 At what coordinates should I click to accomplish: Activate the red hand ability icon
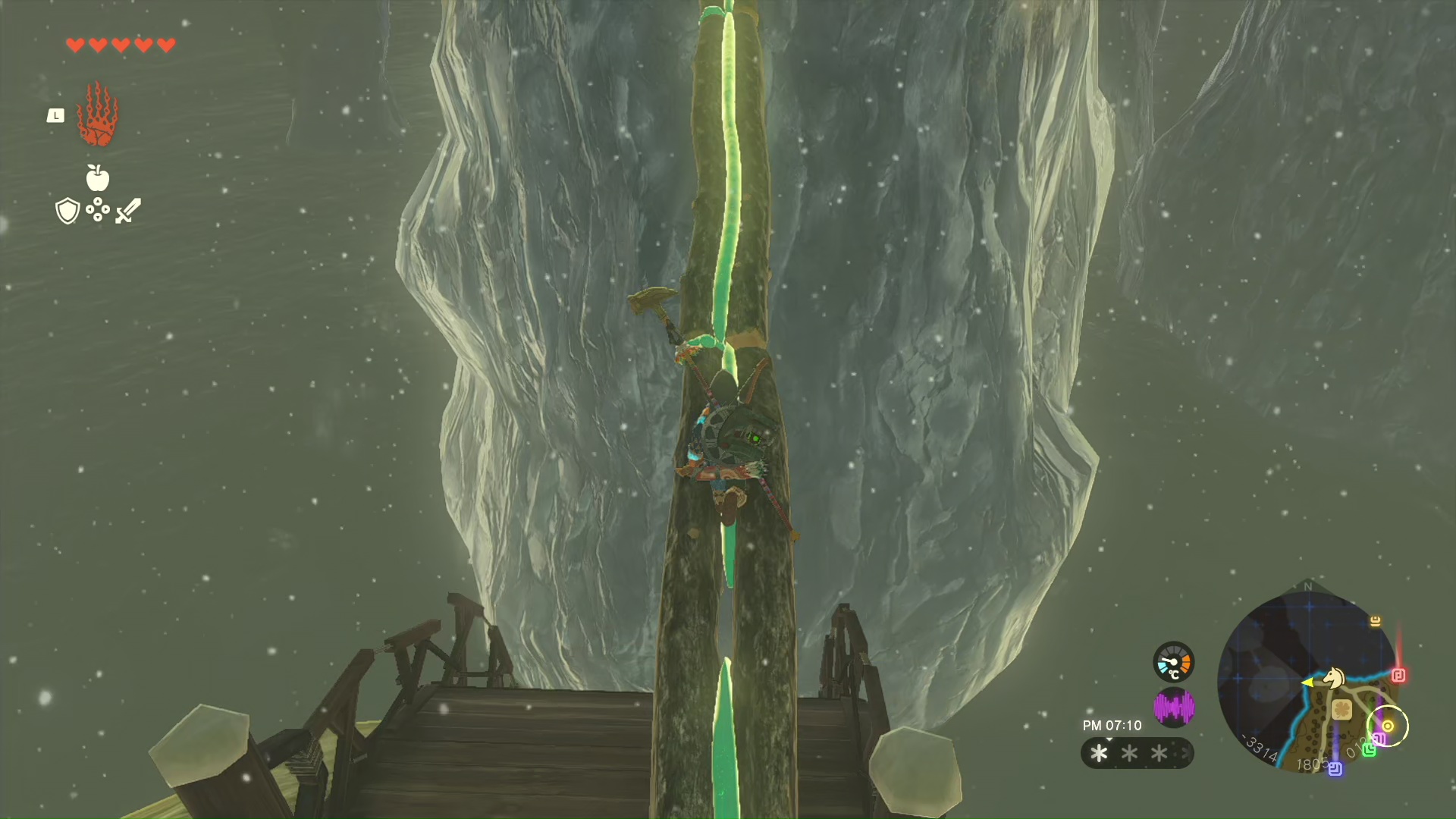[x=97, y=115]
